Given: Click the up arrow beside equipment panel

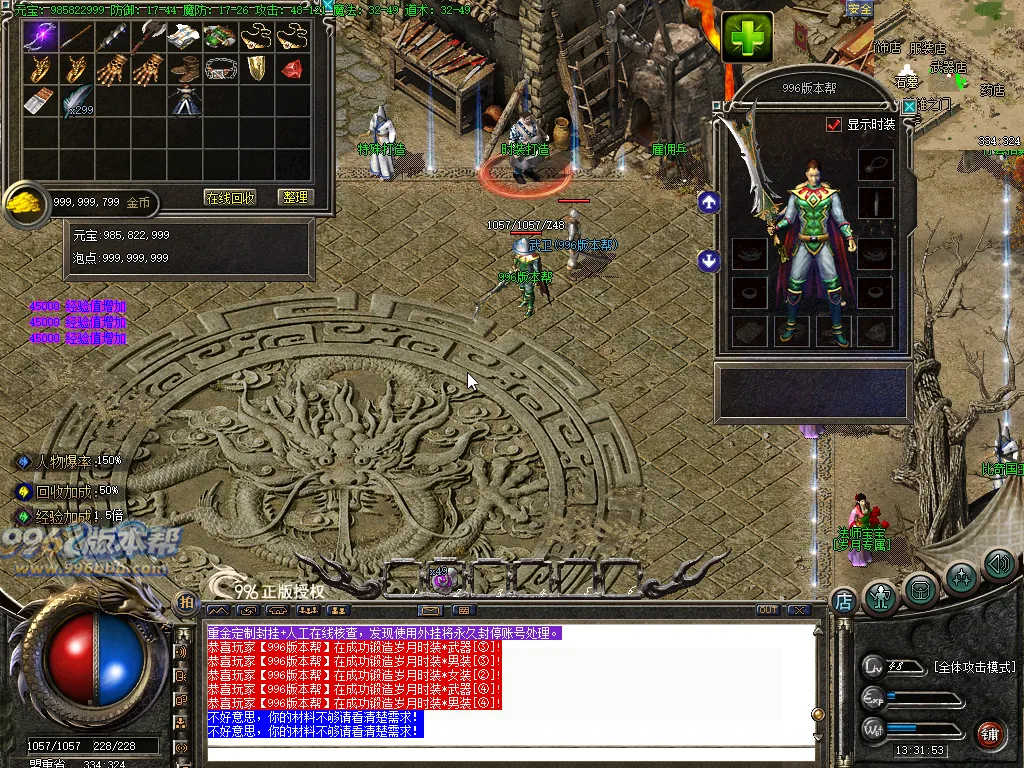Looking at the screenshot, I should point(709,202).
